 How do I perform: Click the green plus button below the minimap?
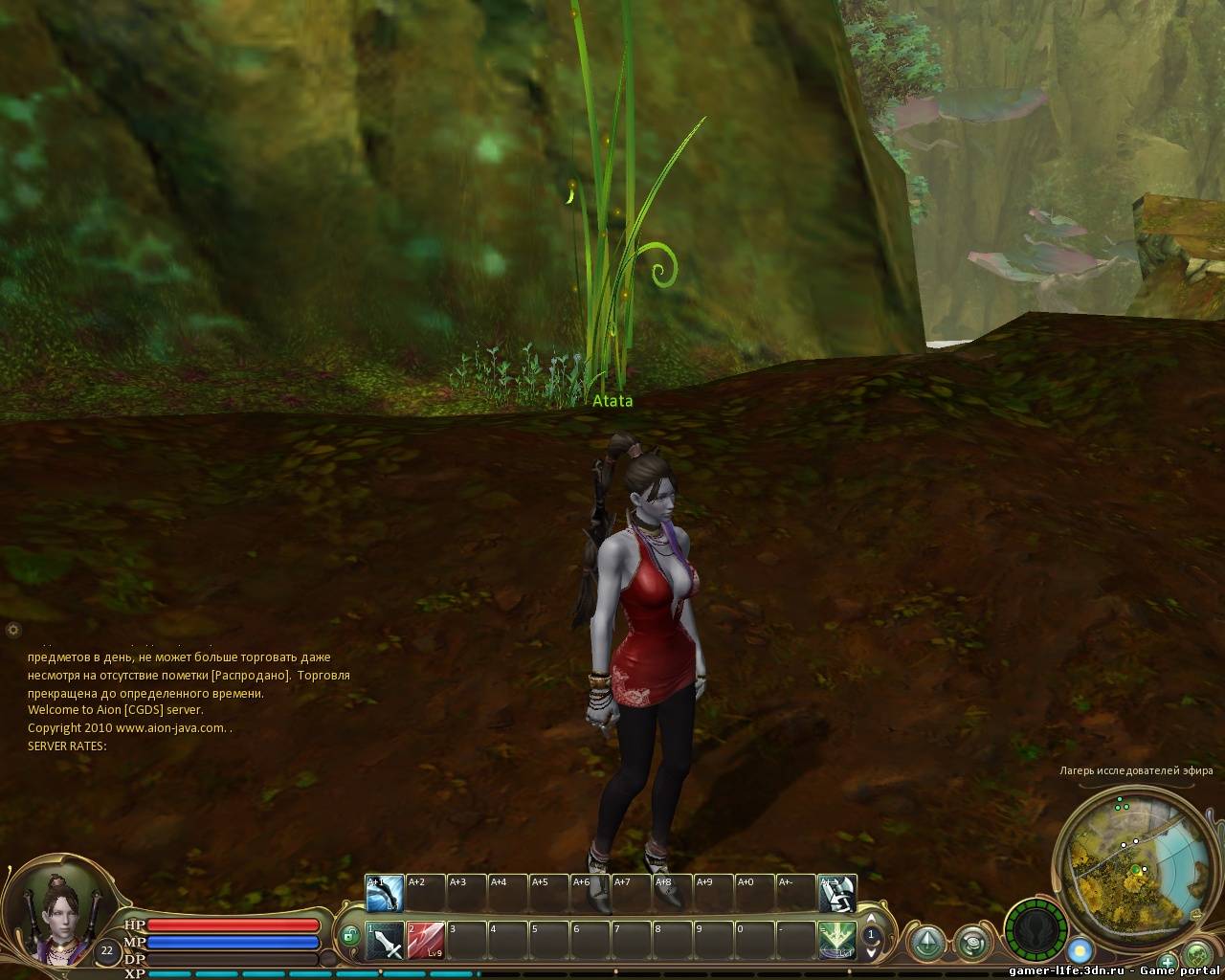tap(1168, 961)
